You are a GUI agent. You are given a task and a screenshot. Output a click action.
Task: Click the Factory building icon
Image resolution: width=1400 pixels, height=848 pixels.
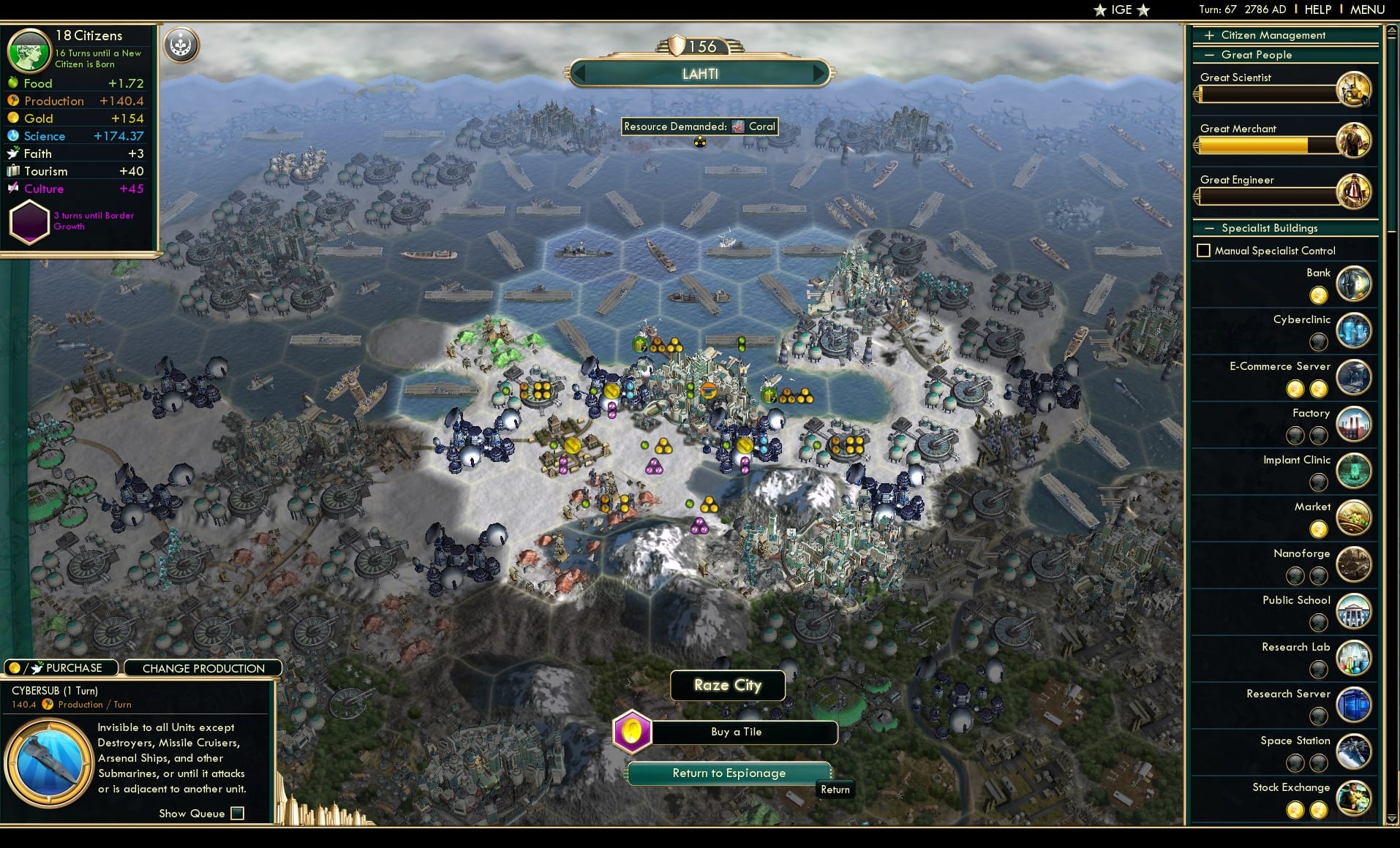[x=1354, y=424]
